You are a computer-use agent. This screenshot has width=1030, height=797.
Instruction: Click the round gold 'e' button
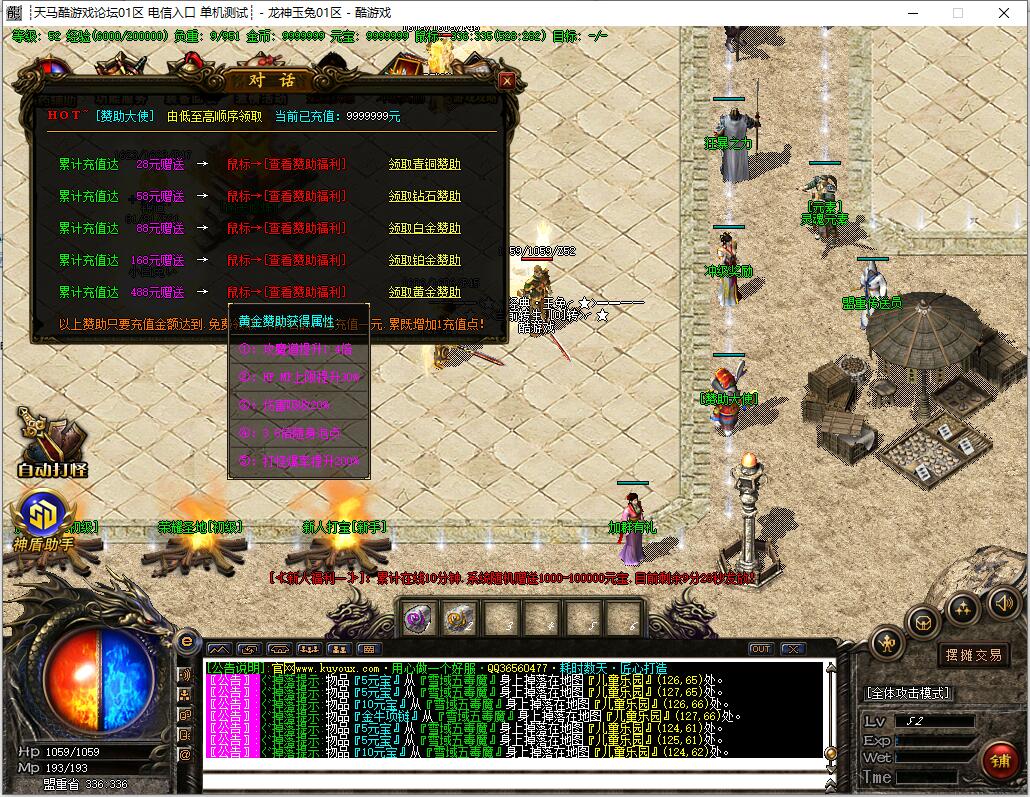coord(186,641)
